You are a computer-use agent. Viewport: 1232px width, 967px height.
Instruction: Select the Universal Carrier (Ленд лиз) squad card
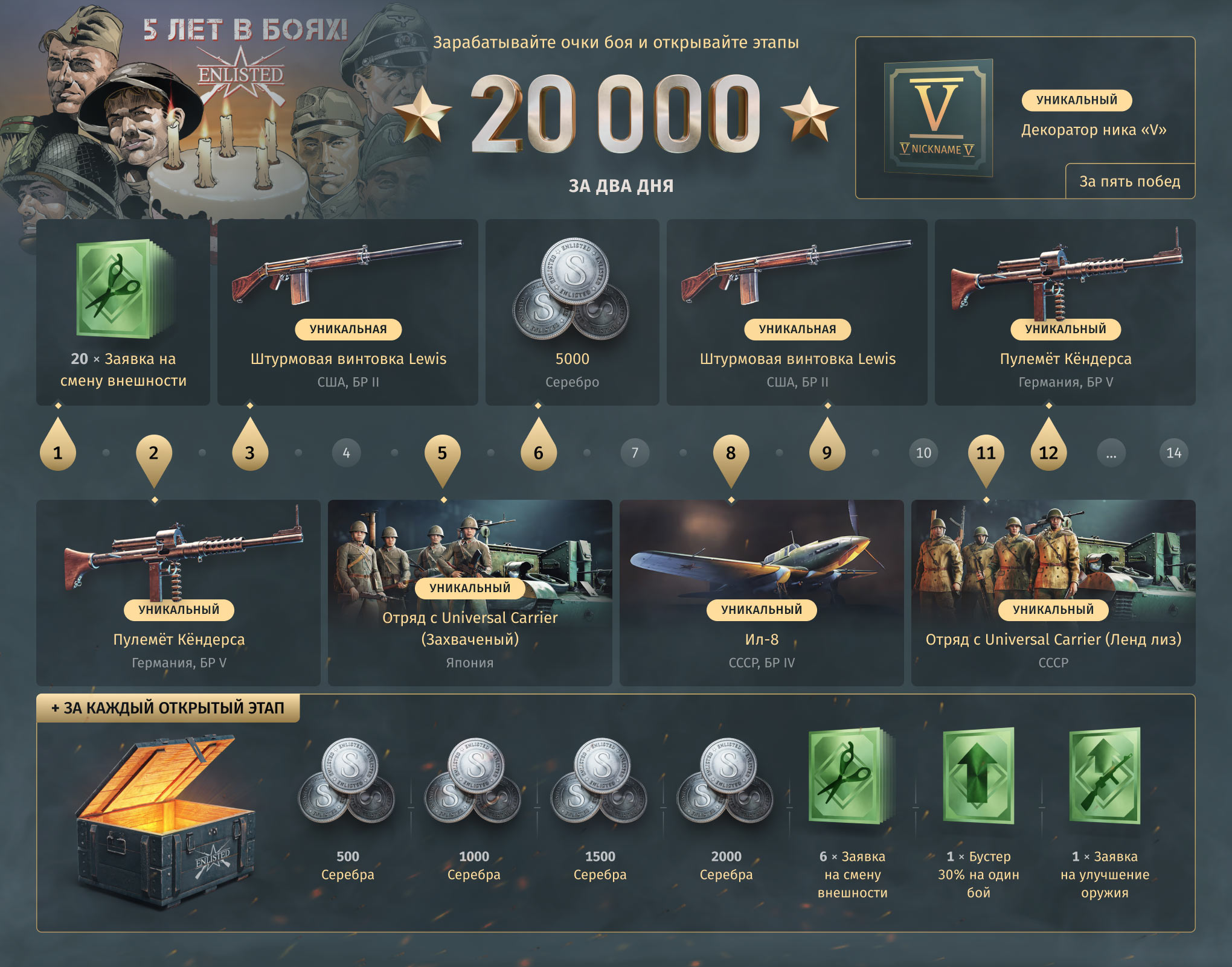click(1053, 592)
